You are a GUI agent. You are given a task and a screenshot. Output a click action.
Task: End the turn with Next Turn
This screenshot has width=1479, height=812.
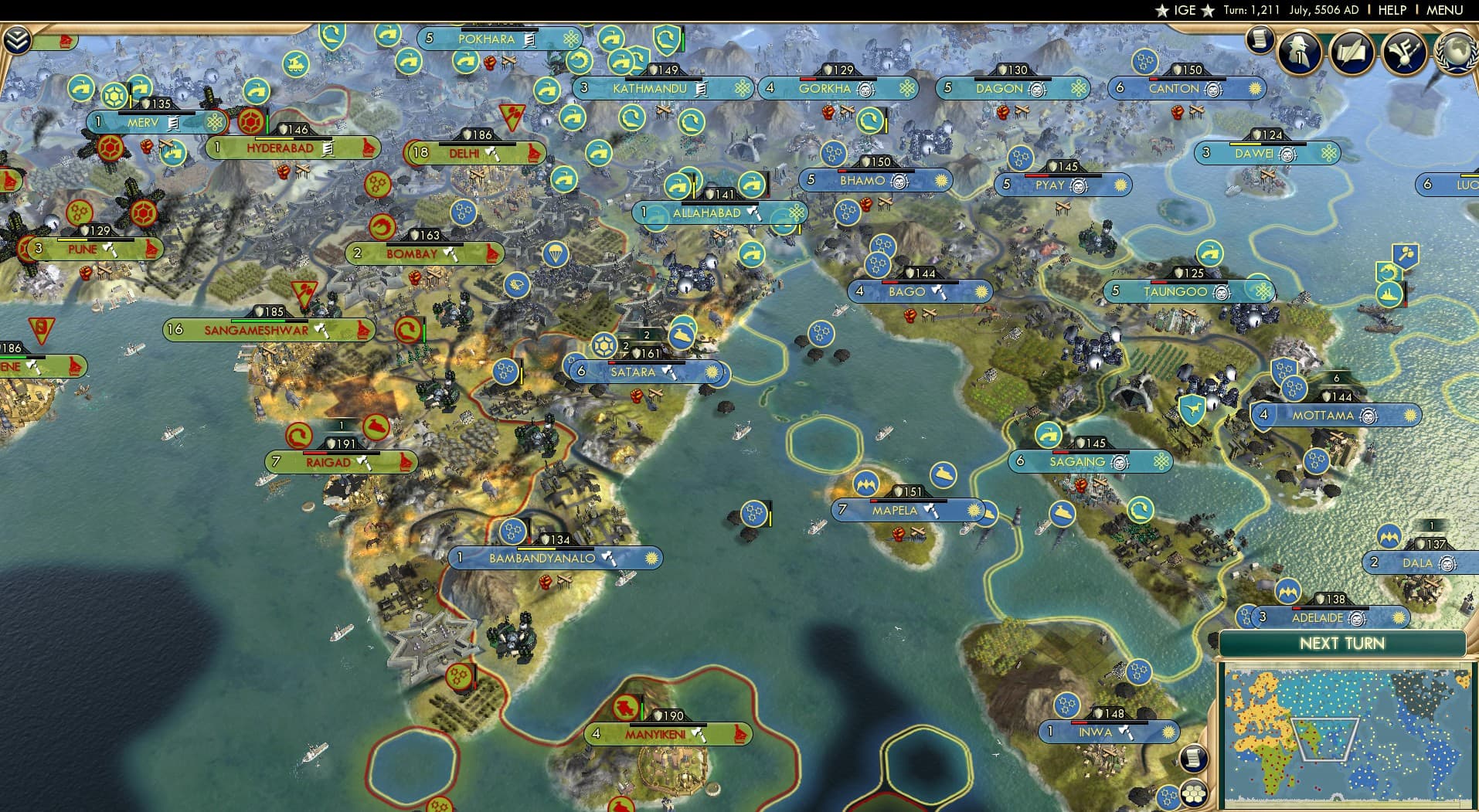click(x=1341, y=644)
